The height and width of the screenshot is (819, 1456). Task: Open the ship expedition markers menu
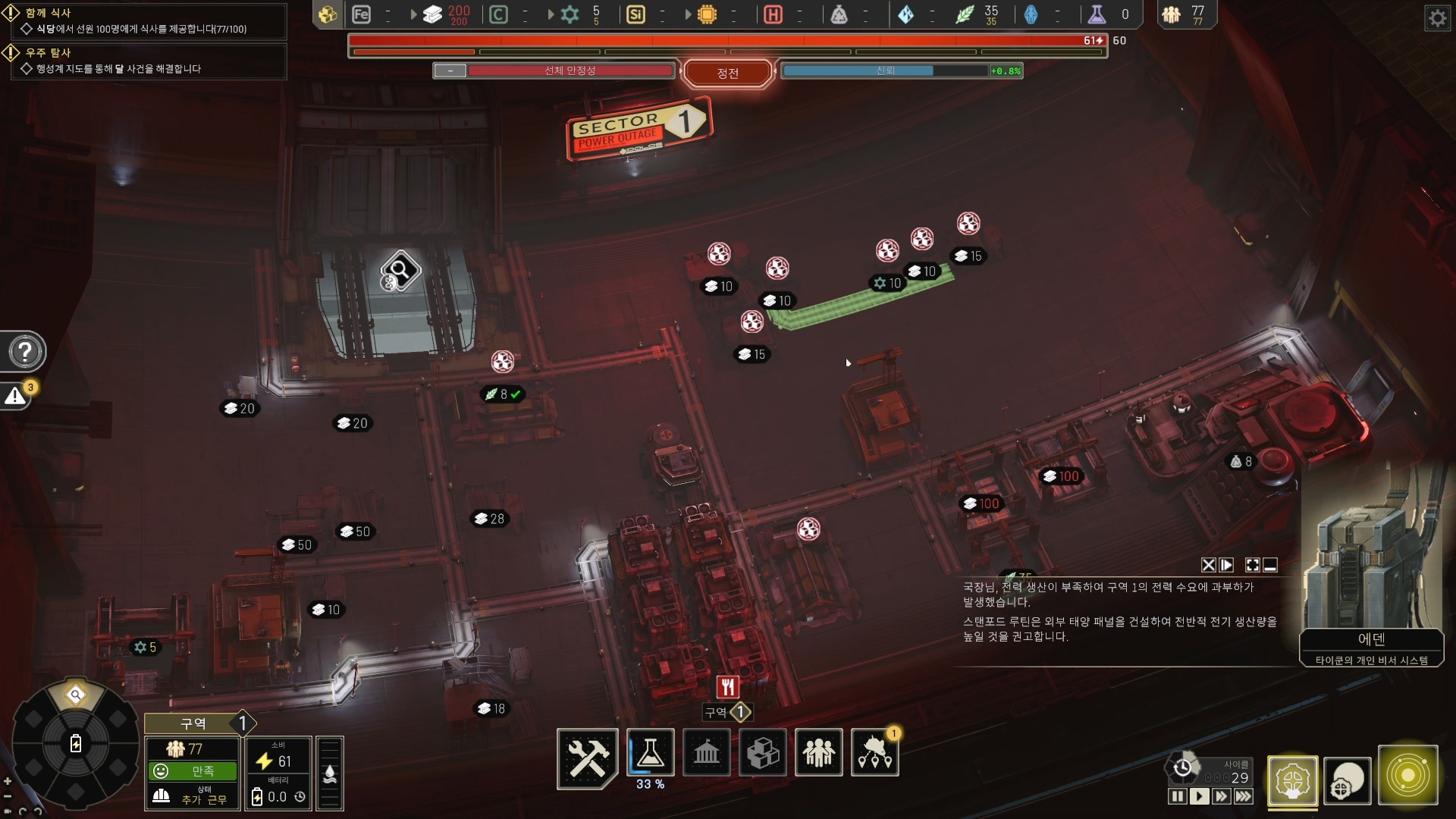875,753
